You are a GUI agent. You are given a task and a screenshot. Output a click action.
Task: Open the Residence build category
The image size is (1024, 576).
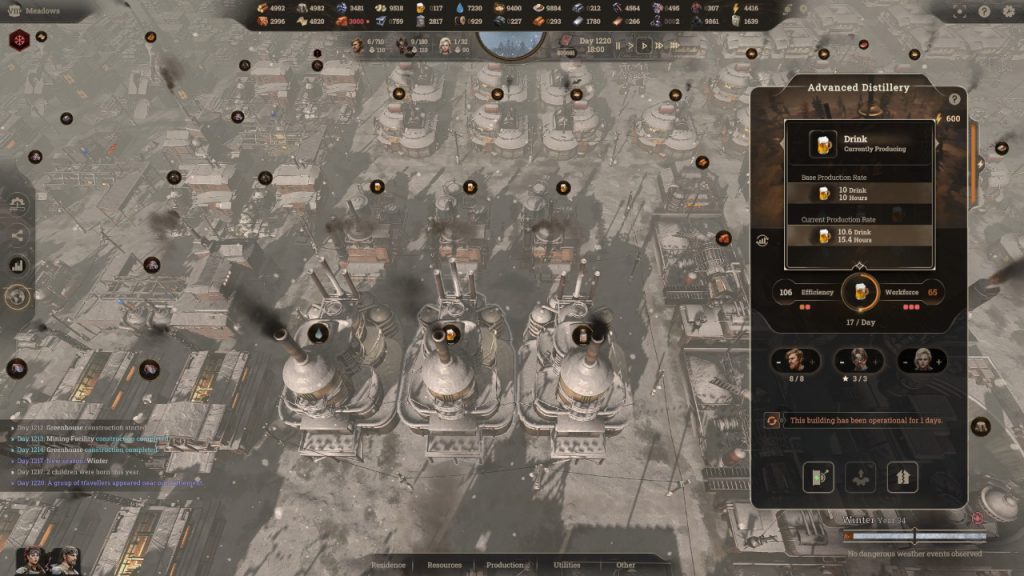[x=388, y=565]
